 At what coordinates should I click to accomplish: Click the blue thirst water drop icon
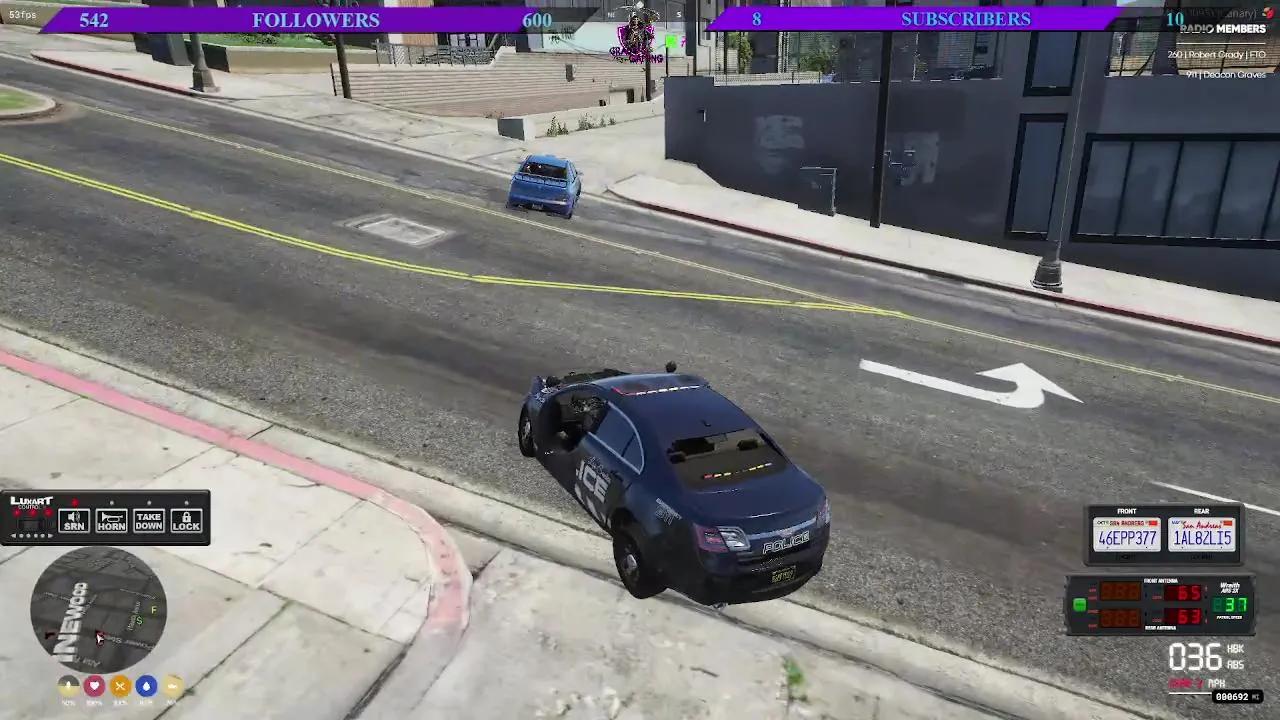[x=147, y=687]
